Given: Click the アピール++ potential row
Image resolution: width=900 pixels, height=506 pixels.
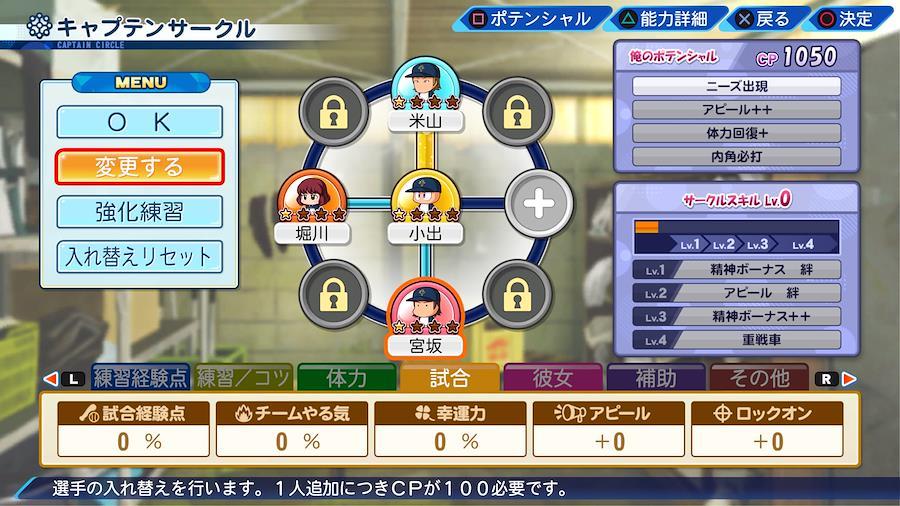Looking at the screenshot, I should pyautogui.click(x=736, y=110).
